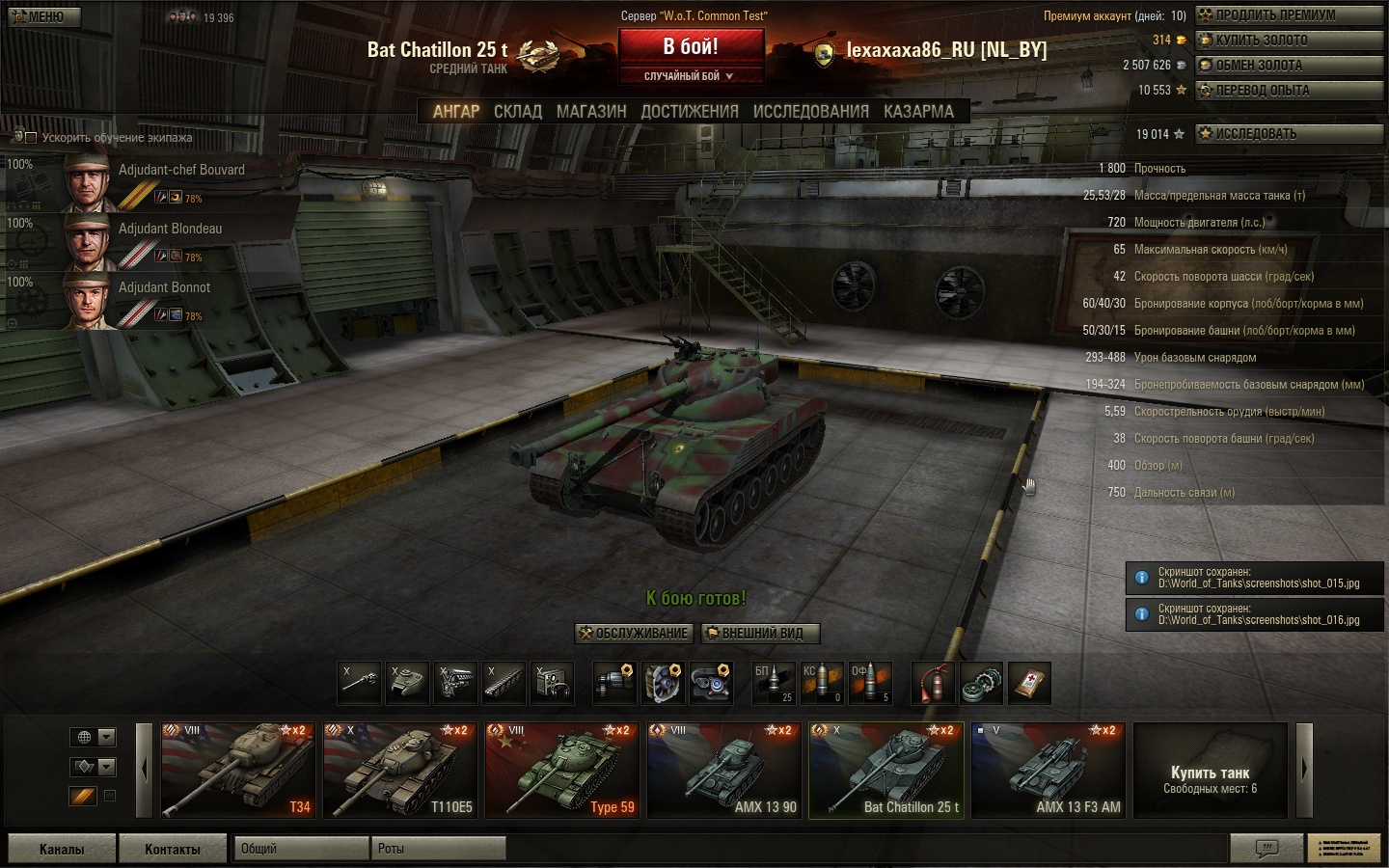Open ВНЕШНИЙ ВИД appearance settings

click(761, 634)
